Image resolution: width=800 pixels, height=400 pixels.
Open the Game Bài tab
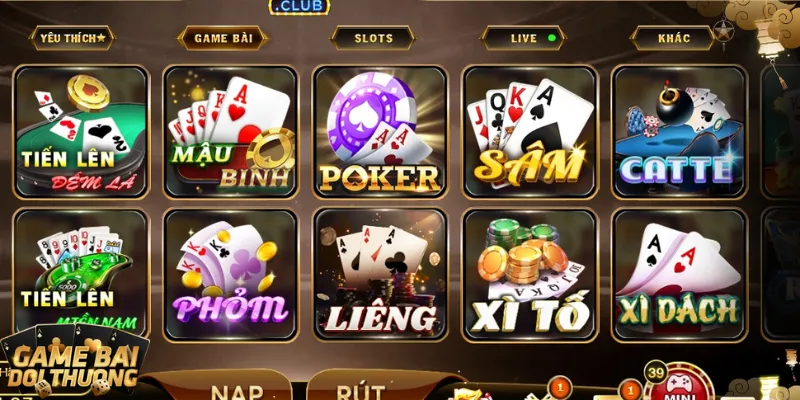point(222,38)
